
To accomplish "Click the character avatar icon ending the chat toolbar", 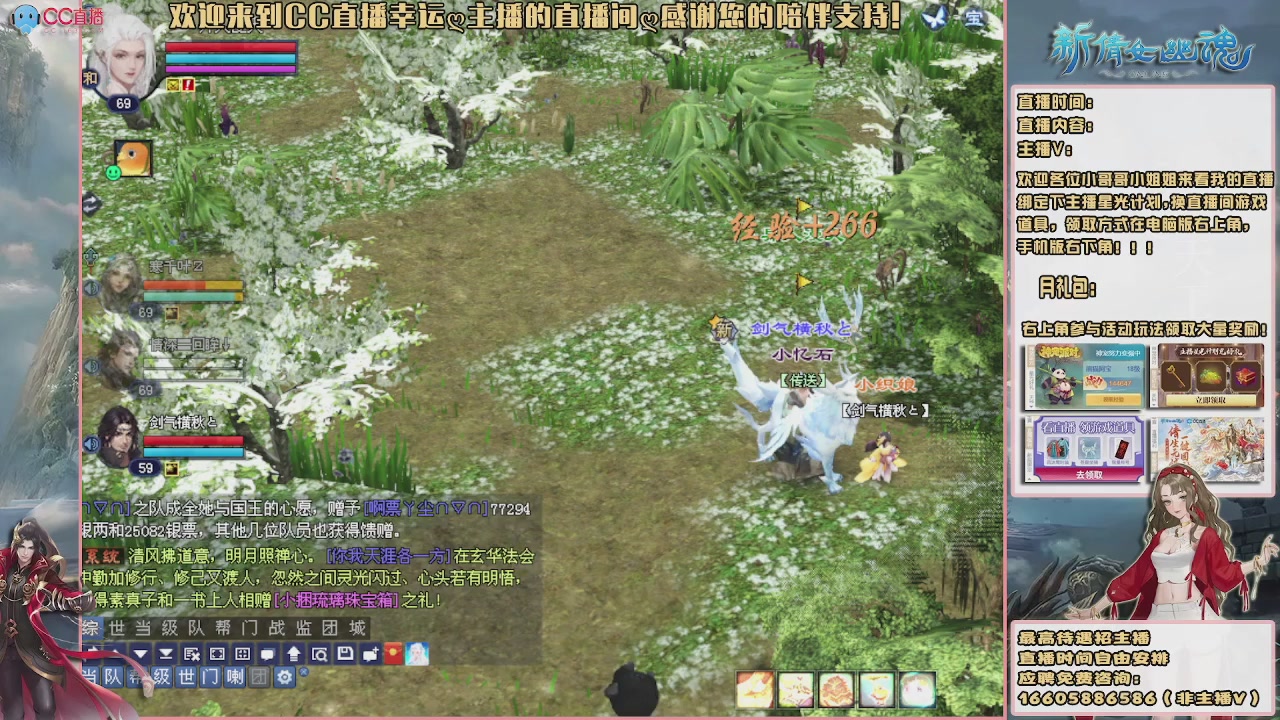I will [x=415, y=655].
